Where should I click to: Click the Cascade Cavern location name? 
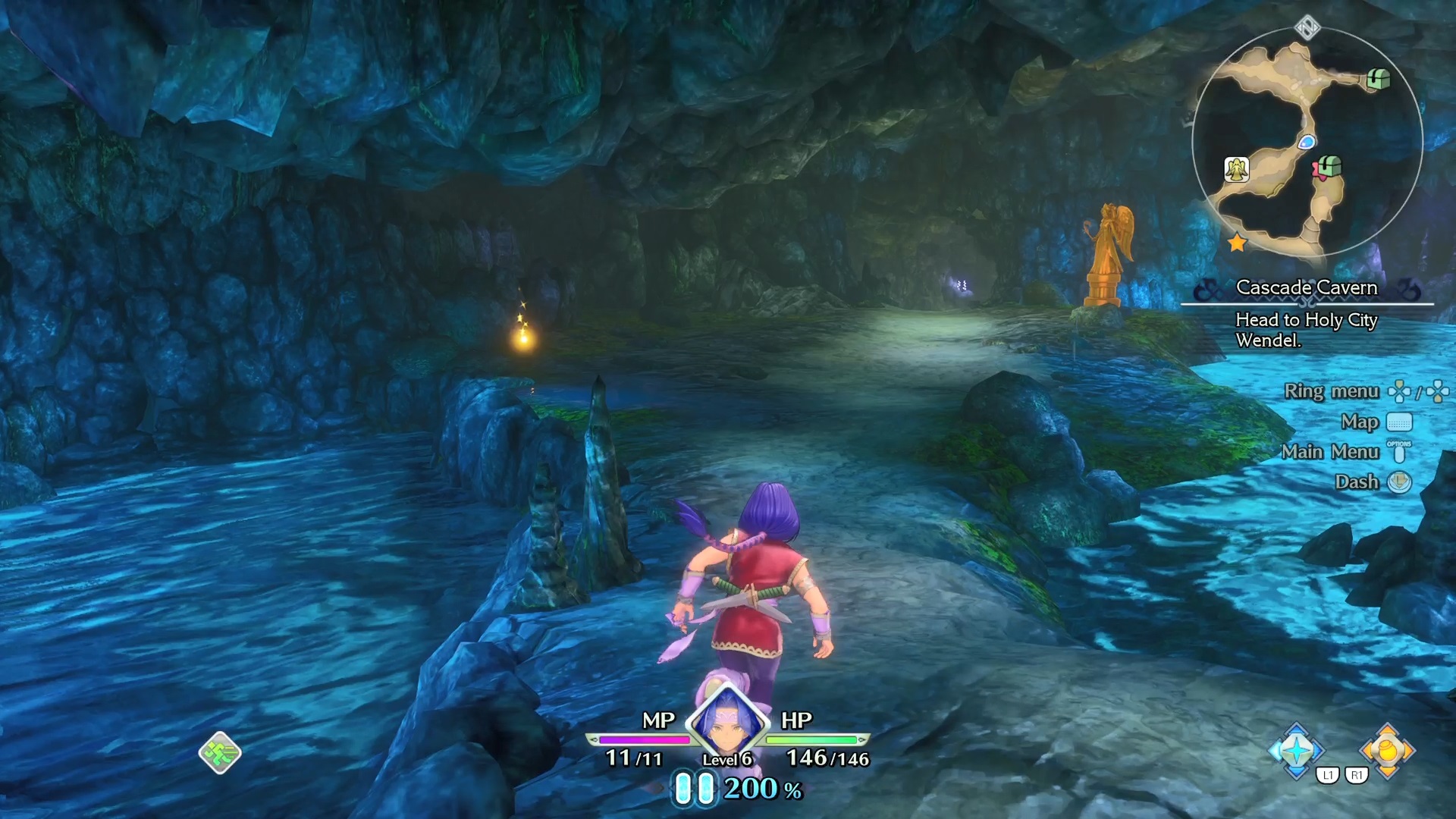click(x=1306, y=287)
